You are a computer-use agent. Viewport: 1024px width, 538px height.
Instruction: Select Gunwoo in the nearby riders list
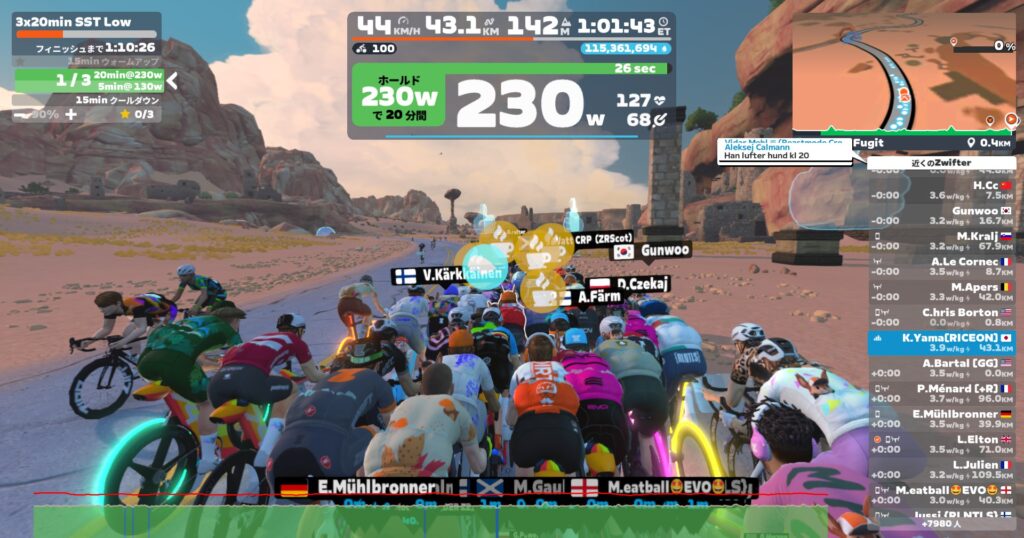pyautogui.click(x=941, y=216)
